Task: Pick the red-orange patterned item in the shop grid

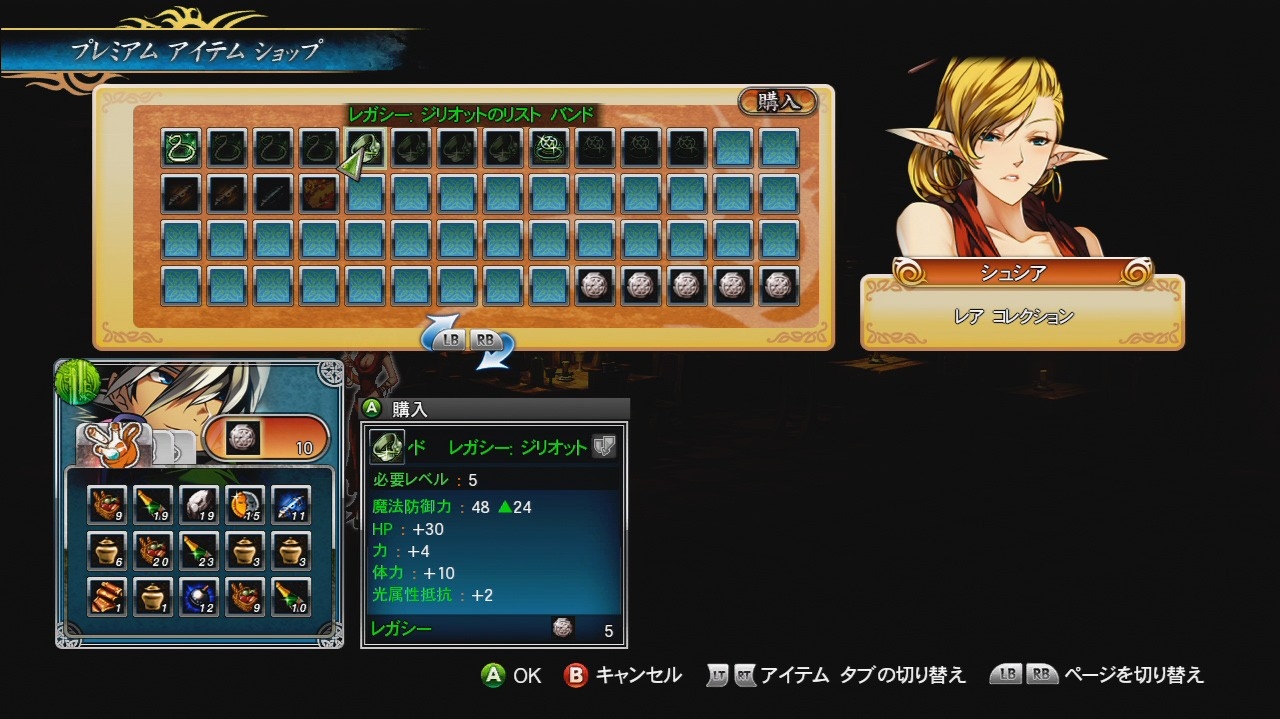Action: [320, 194]
